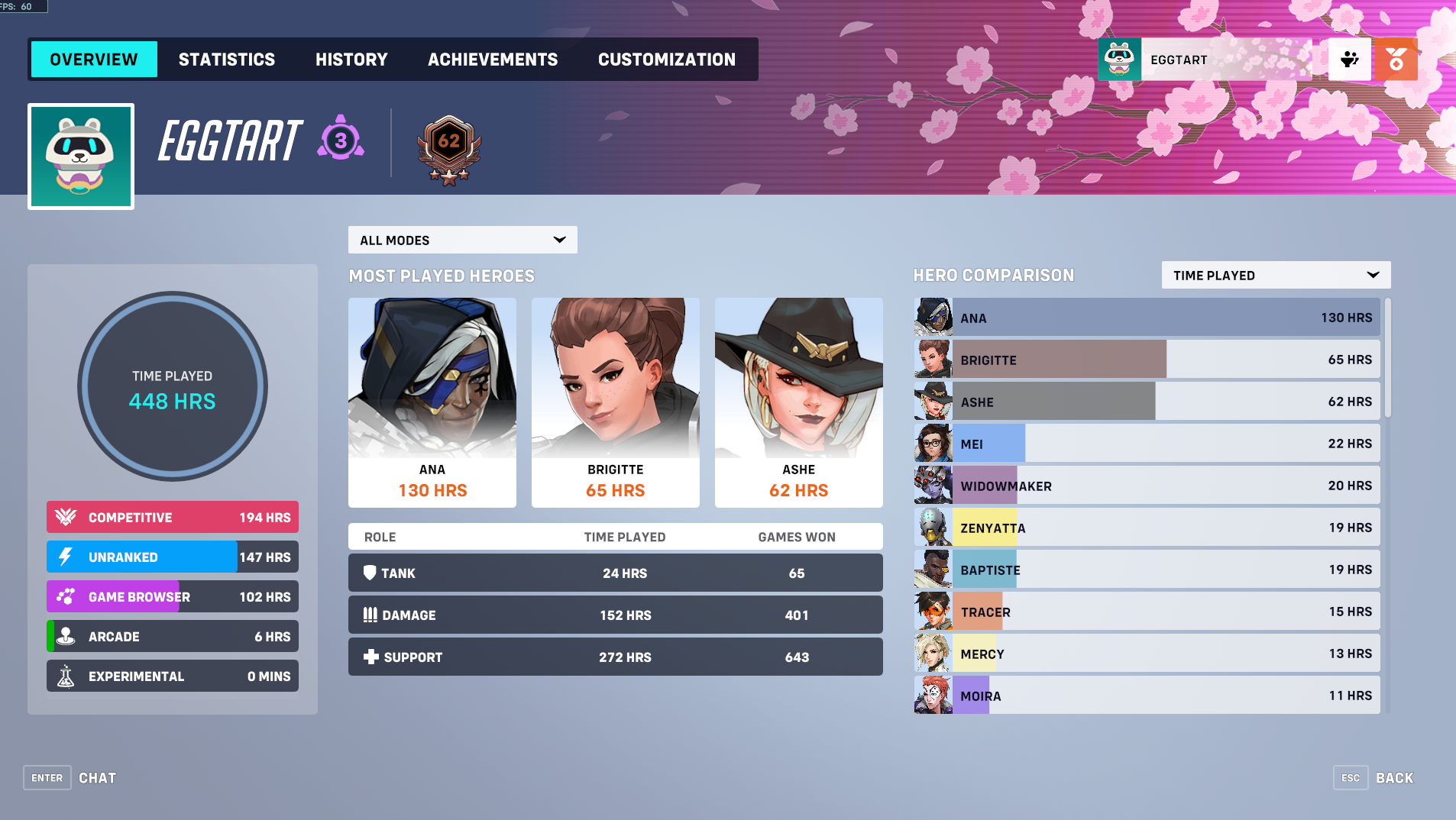Click the Damage role icon
The image size is (1456, 820).
[370, 615]
